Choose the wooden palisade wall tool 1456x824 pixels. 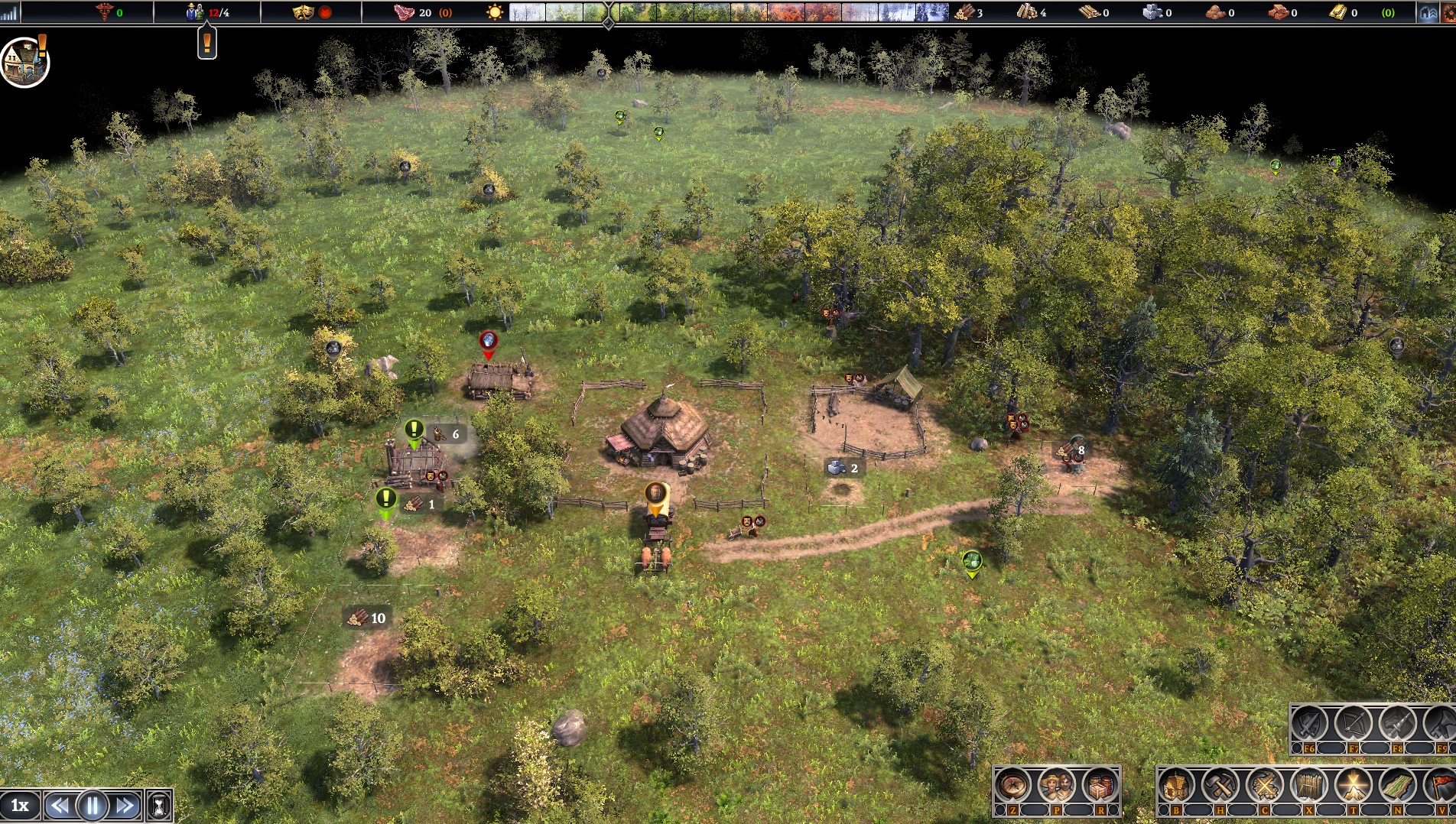tap(1309, 785)
